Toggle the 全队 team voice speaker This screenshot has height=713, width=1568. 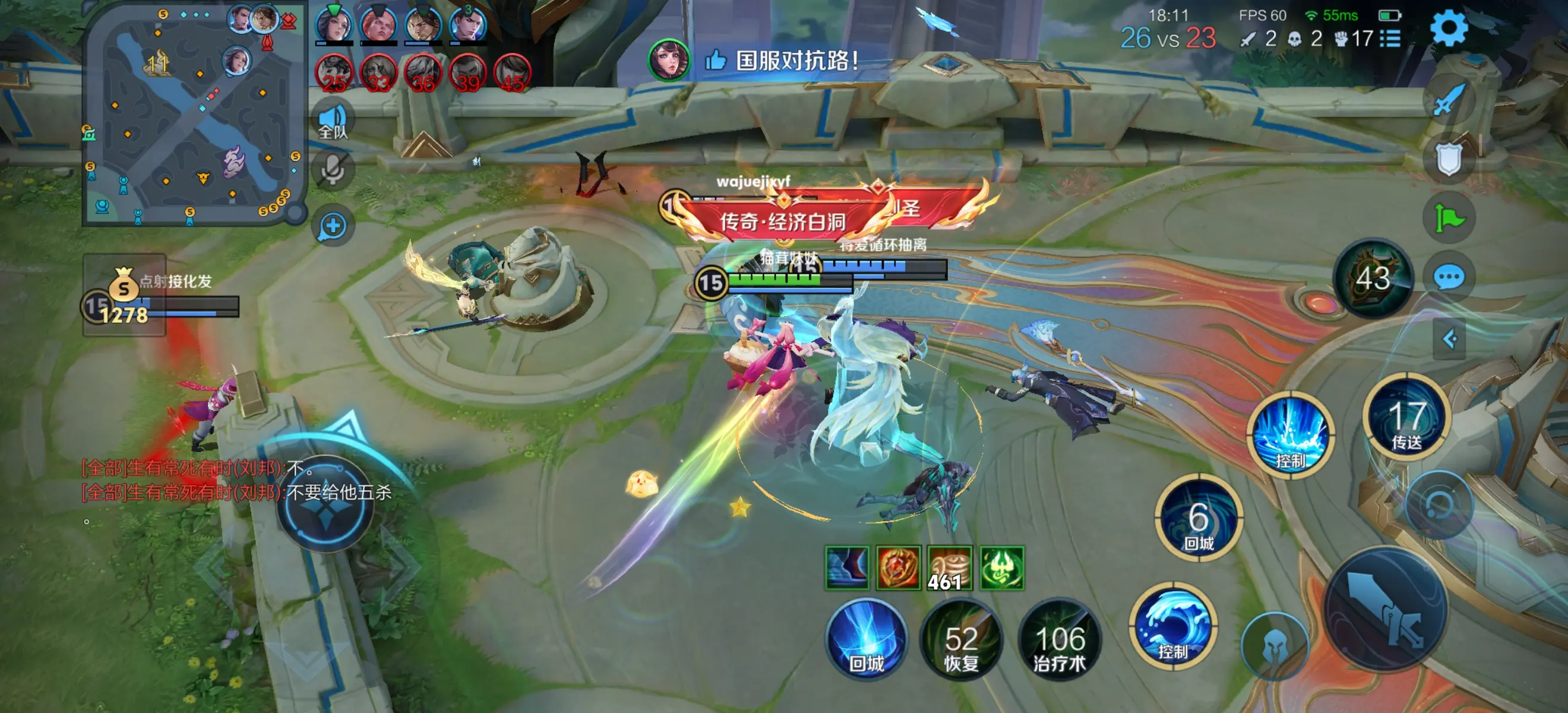tap(333, 121)
